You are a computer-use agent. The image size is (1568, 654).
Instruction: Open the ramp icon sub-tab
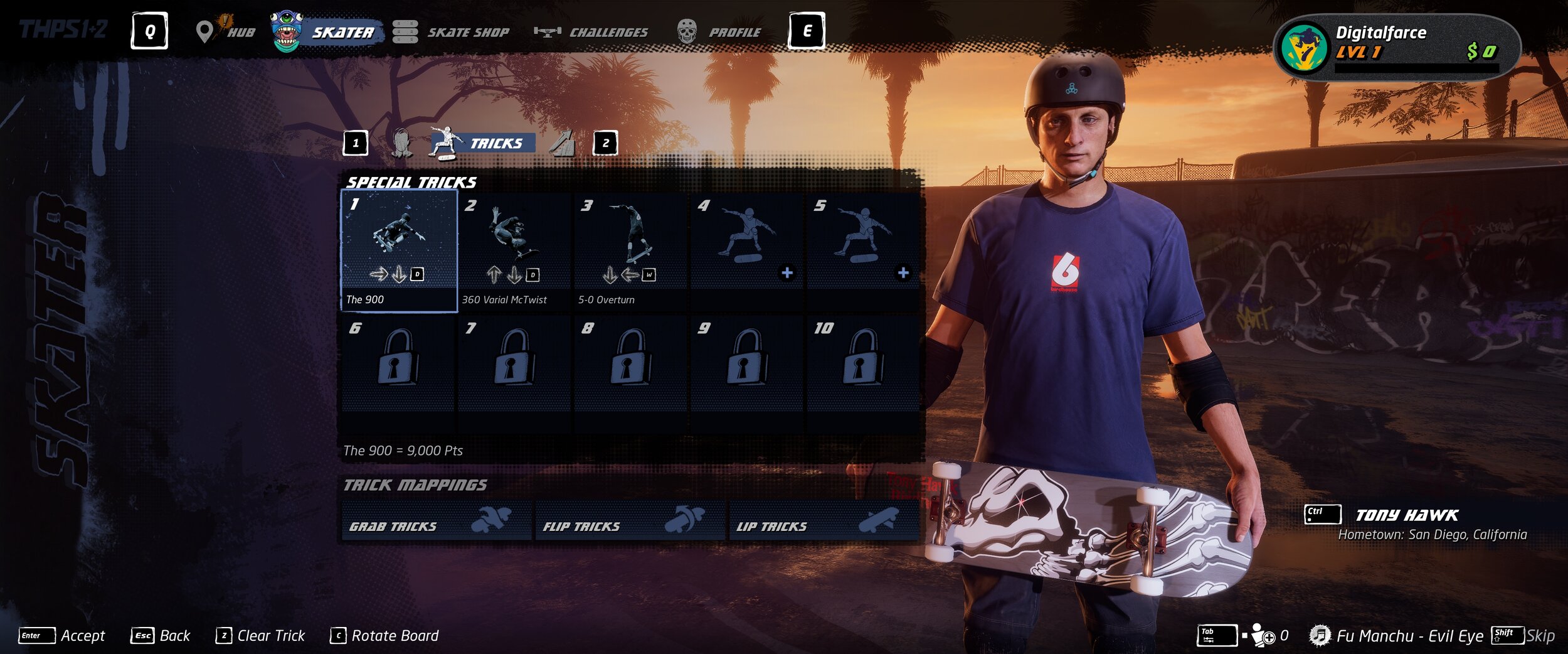[563, 143]
